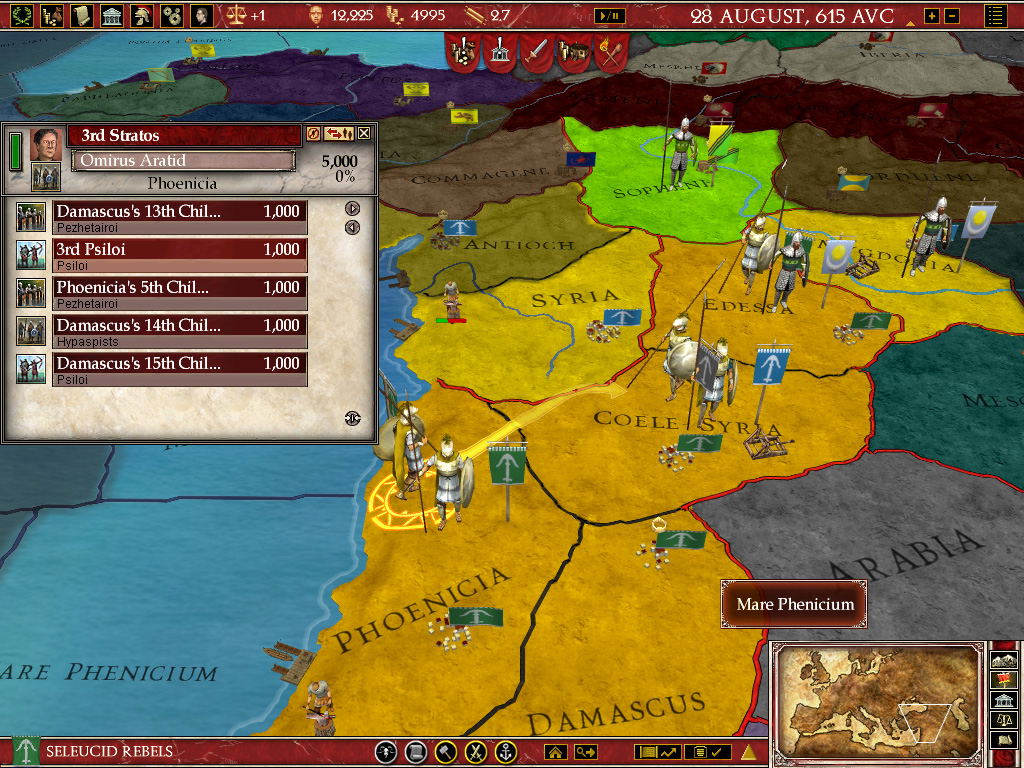Toggle the game pause/play button
Image resolution: width=1024 pixels, height=768 pixels.
(609, 15)
